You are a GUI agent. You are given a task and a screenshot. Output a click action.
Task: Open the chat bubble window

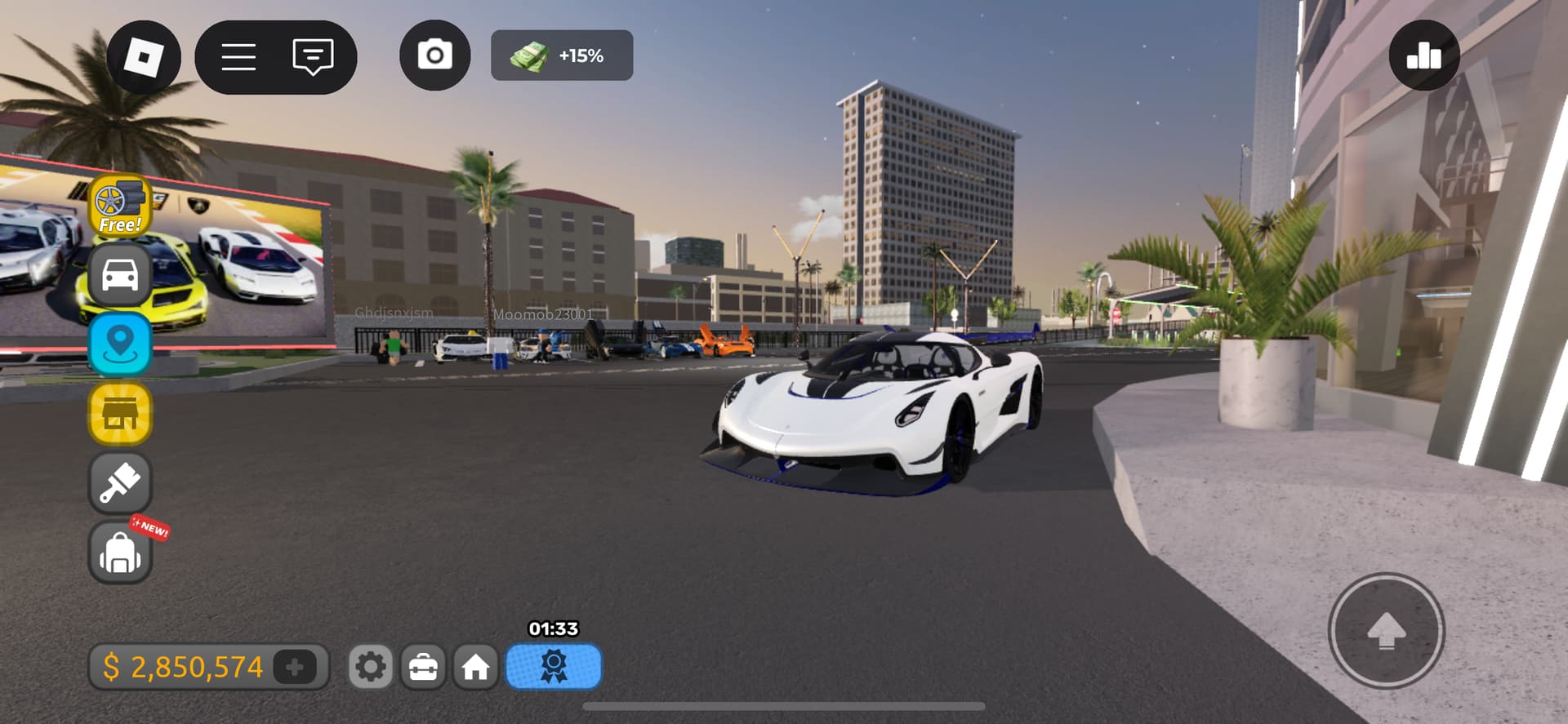click(x=313, y=56)
